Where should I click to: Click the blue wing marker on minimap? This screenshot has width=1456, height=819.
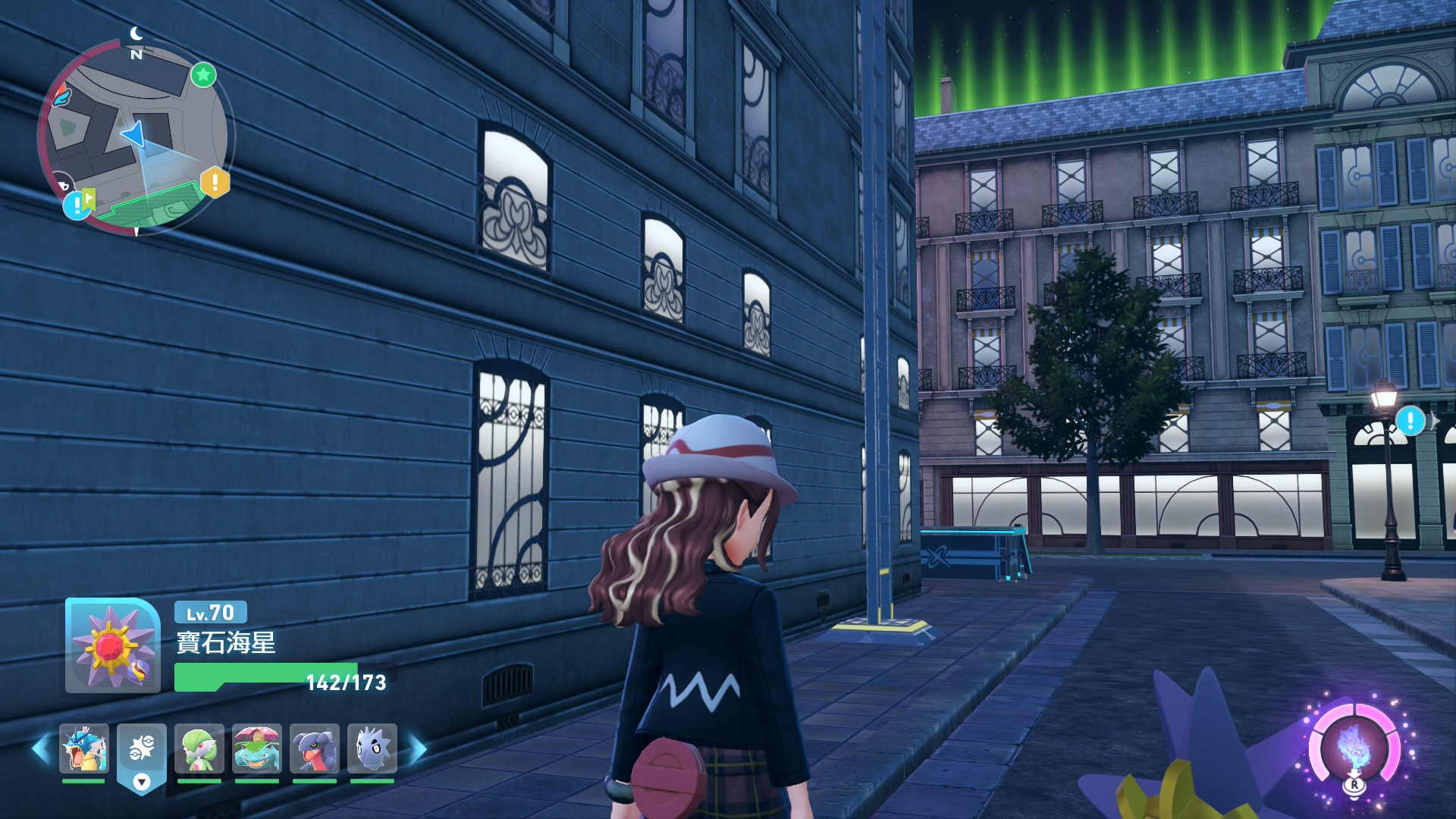tap(61, 97)
